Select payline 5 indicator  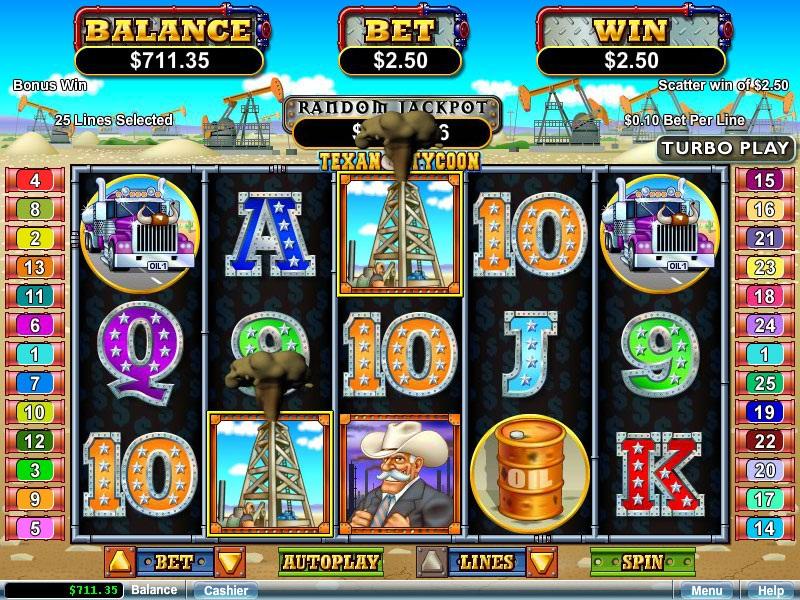35,528
